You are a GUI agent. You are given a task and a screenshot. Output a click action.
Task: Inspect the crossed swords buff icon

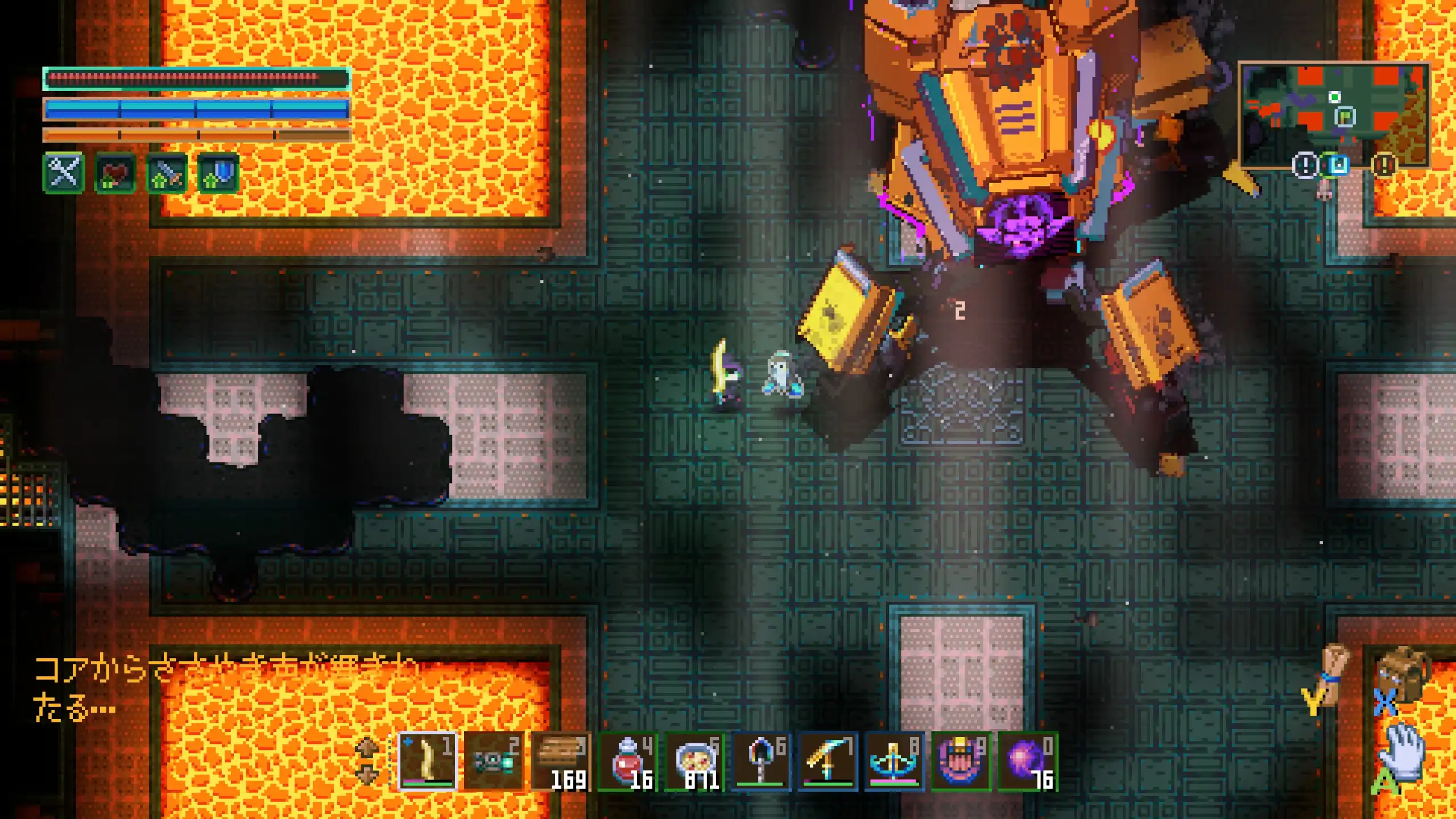click(64, 172)
